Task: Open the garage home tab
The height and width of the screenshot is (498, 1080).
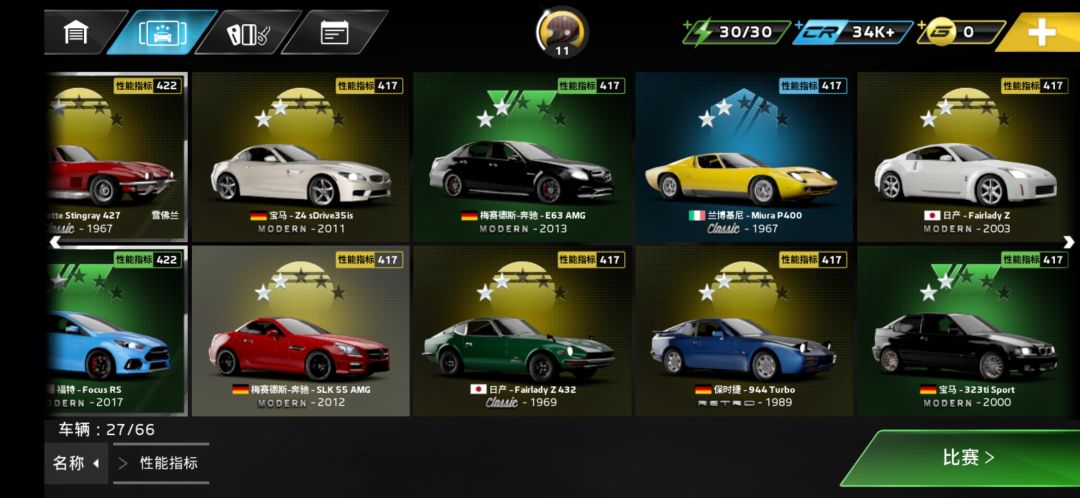Action: [76, 32]
